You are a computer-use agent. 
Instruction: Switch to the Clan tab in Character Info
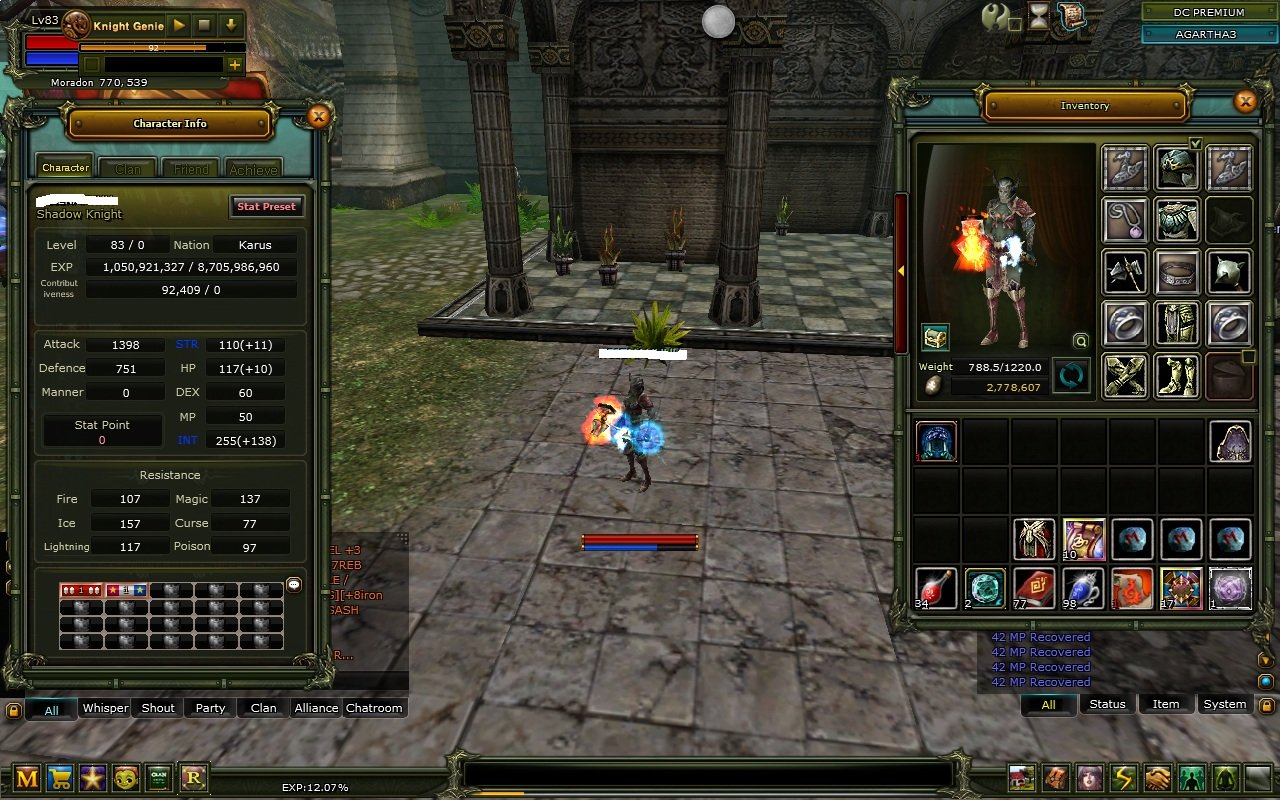click(x=127, y=169)
